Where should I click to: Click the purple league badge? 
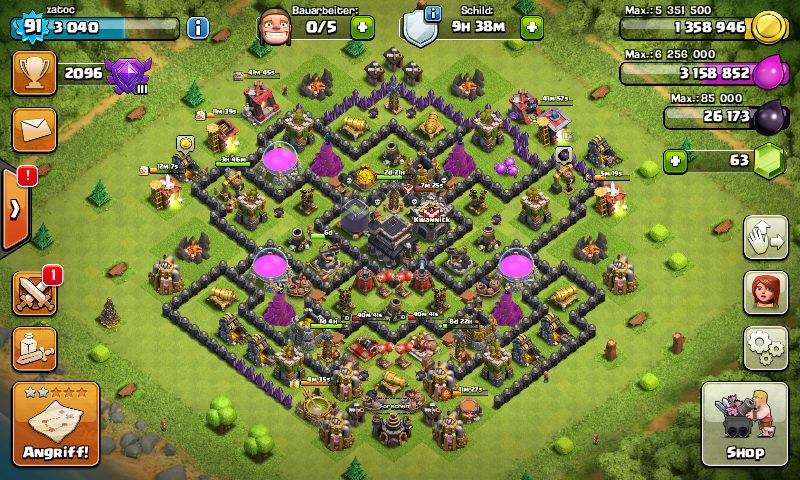128,75
